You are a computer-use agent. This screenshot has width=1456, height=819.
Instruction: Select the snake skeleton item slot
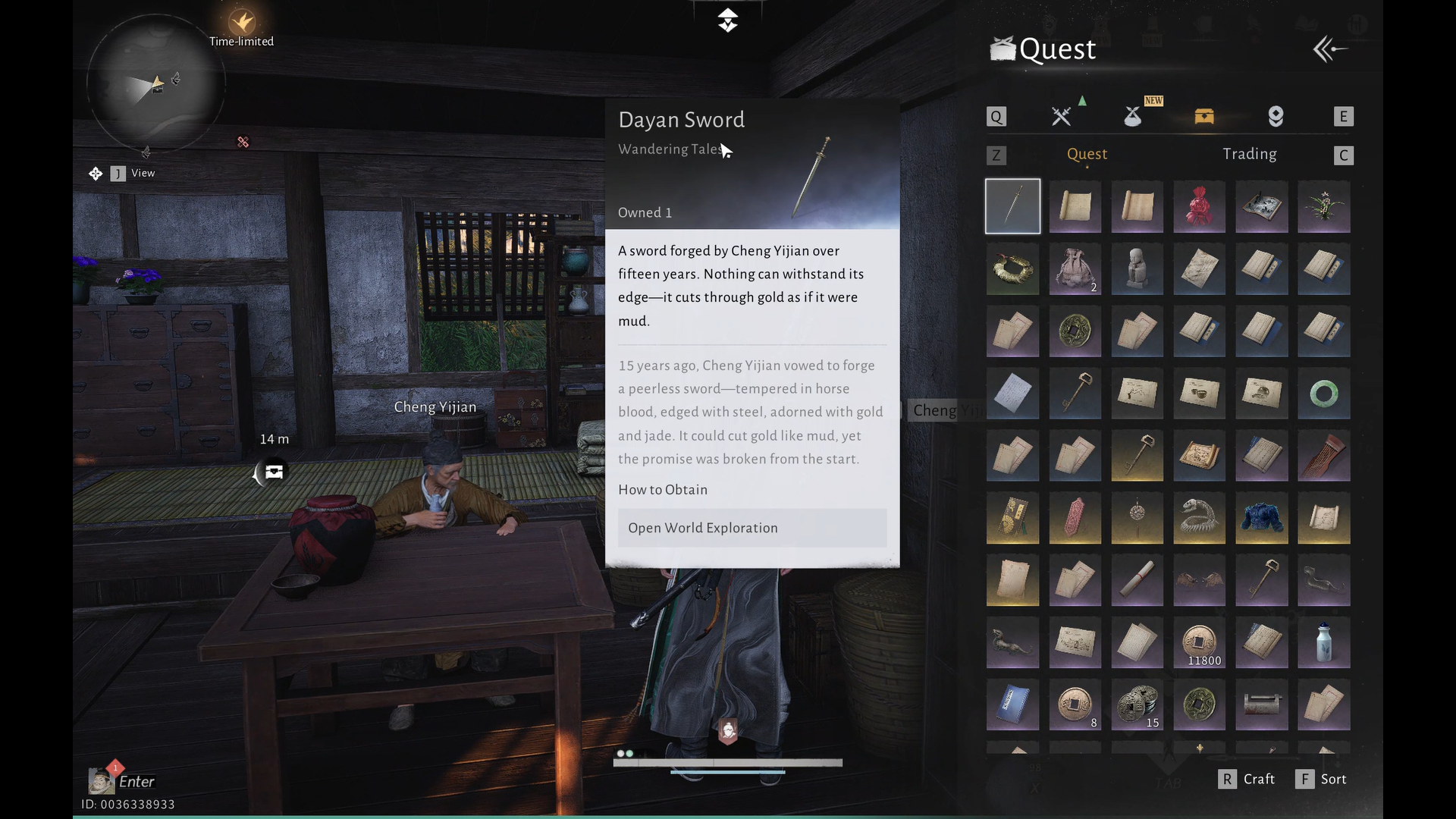(1199, 519)
